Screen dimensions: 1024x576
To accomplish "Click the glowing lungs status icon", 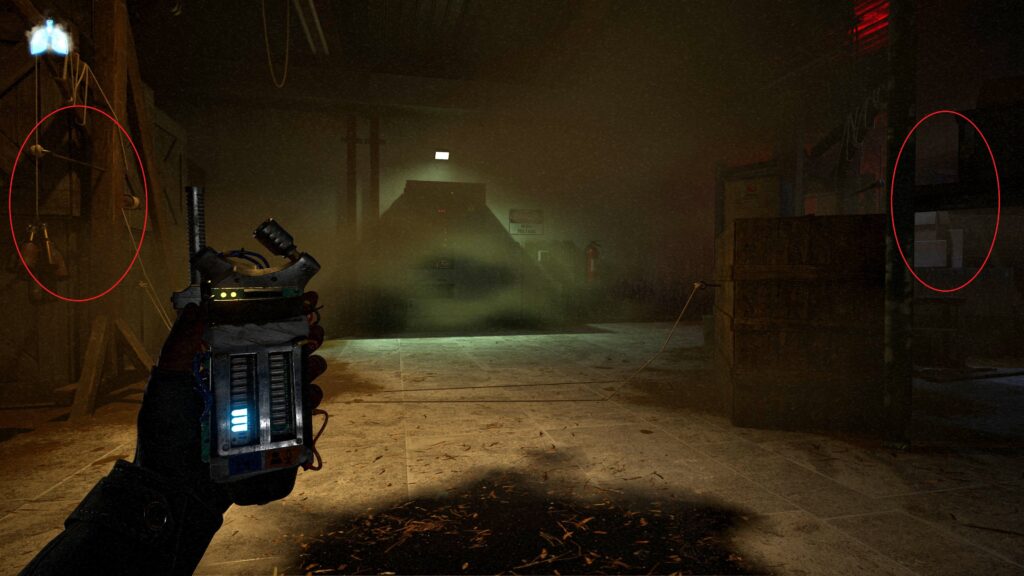I will (49, 38).
